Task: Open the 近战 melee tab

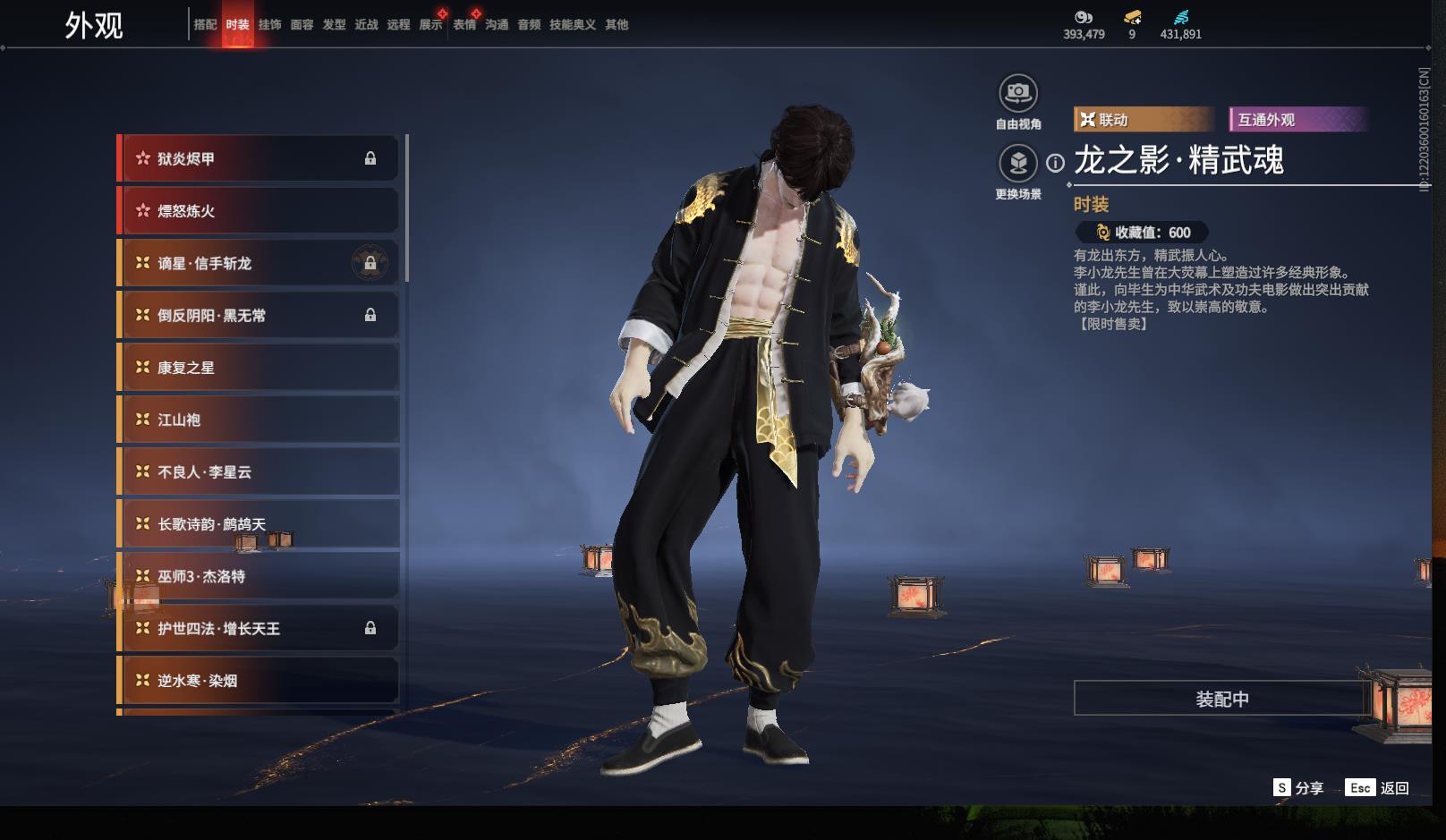Action: (x=366, y=25)
